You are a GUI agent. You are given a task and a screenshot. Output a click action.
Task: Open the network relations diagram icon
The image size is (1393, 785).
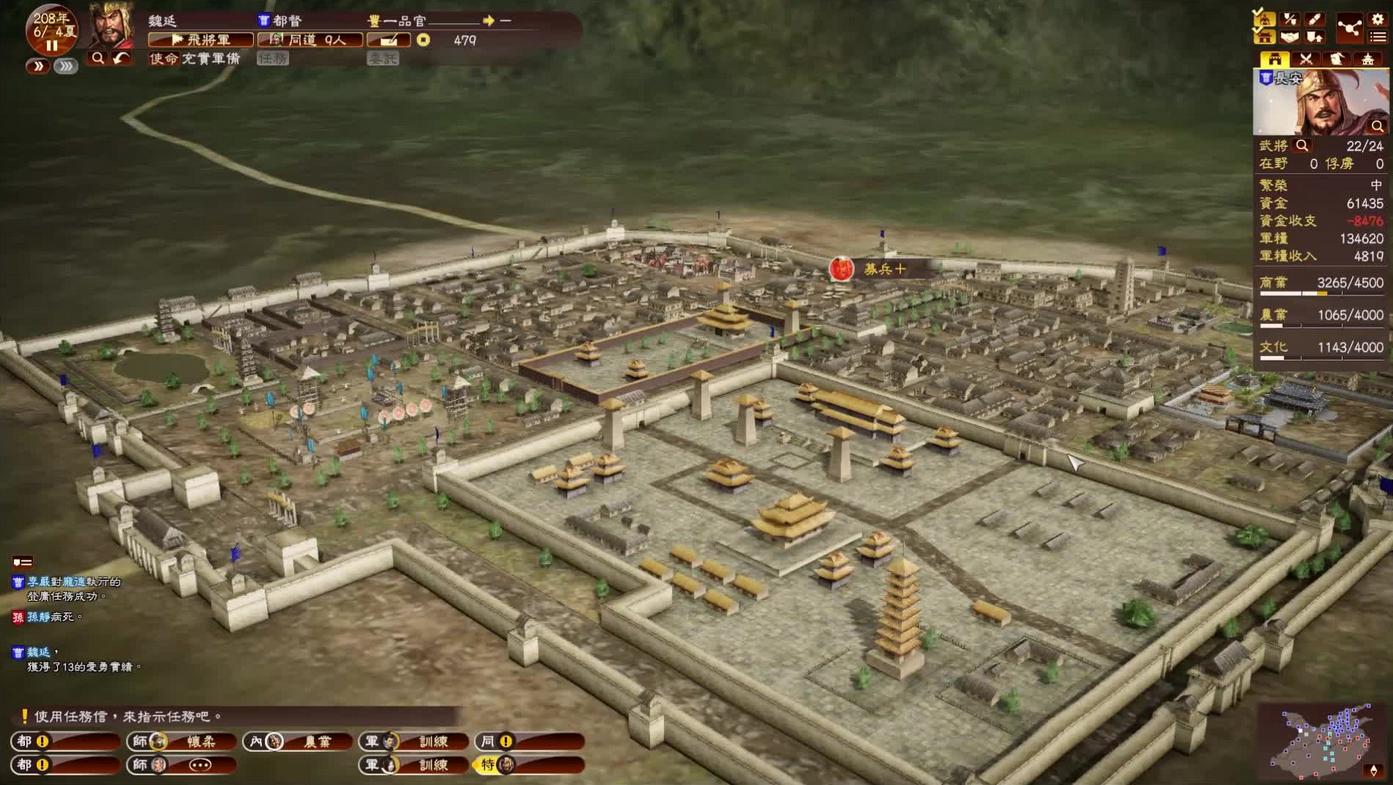point(1349,28)
